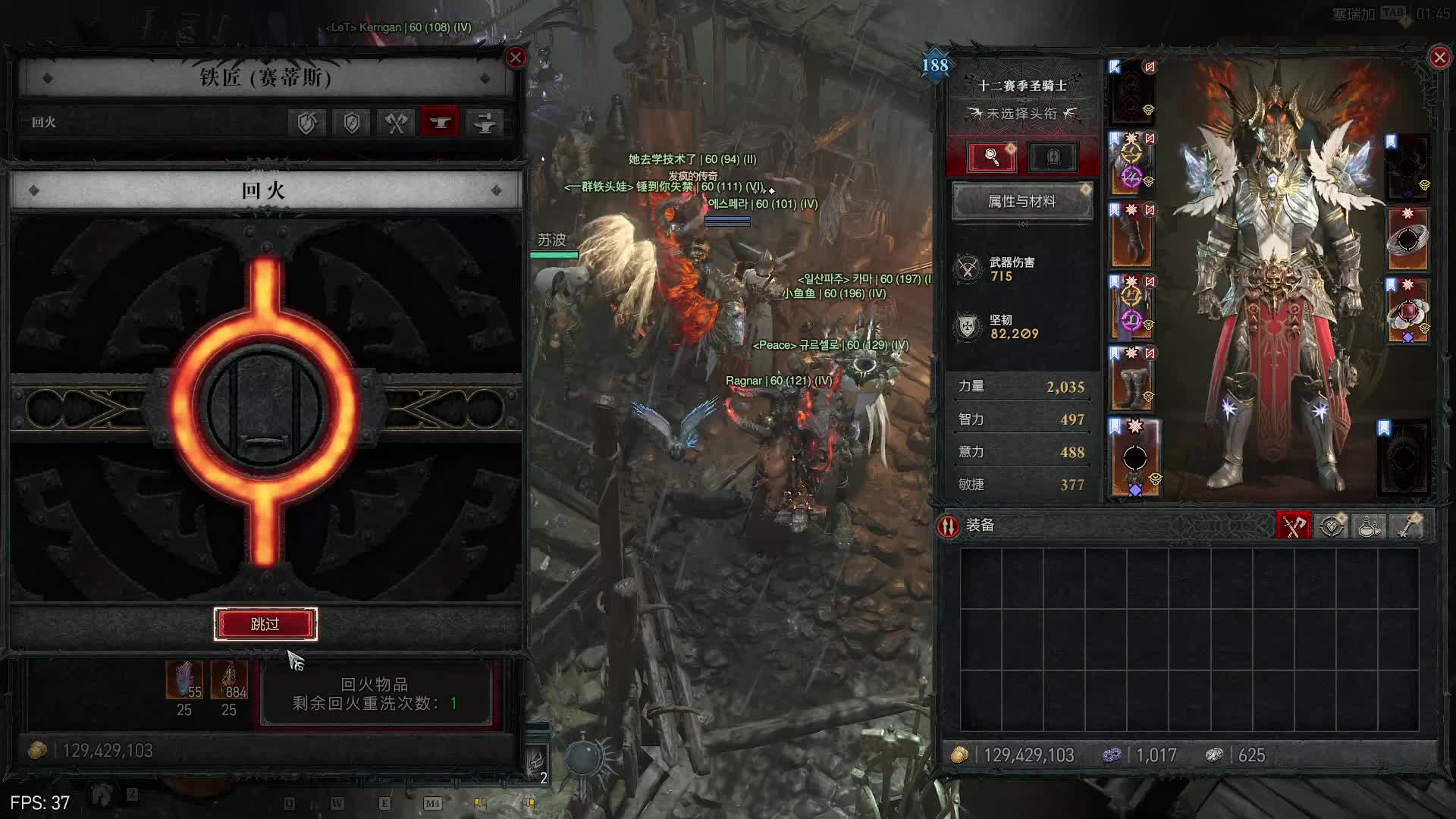1456x819 pixels.
Task: Show the key items inventory tab
Action: (1408, 526)
